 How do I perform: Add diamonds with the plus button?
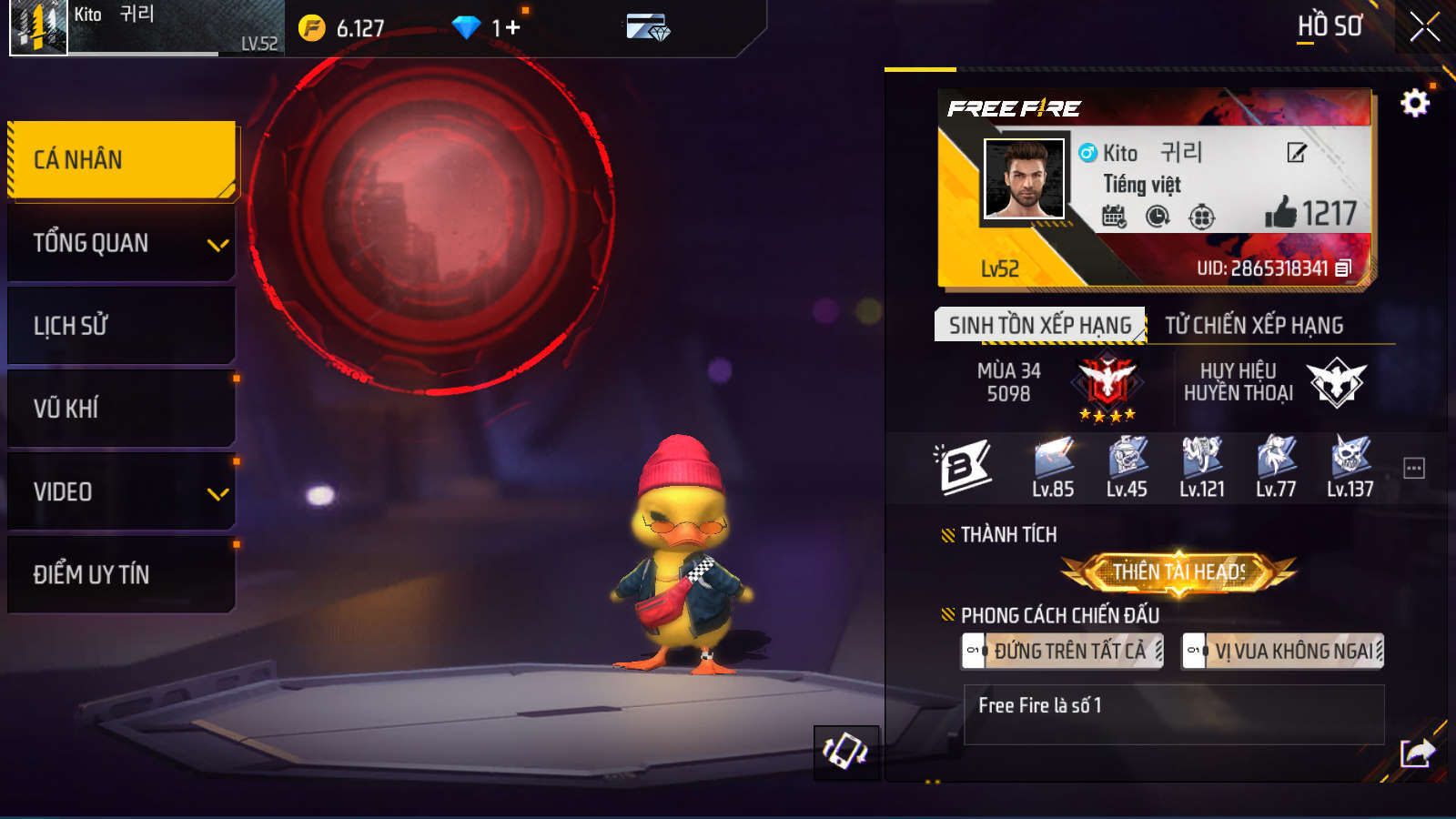(512, 28)
